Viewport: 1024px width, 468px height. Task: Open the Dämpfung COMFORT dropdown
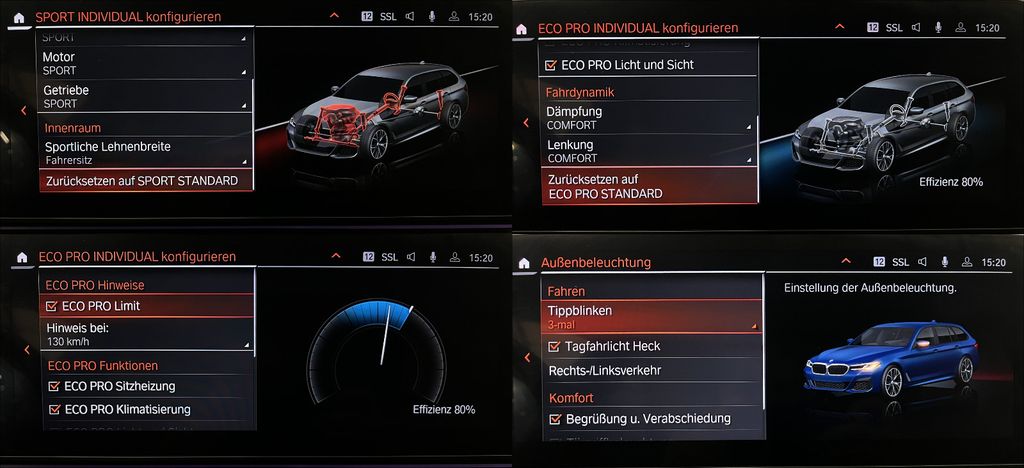click(x=650, y=118)
